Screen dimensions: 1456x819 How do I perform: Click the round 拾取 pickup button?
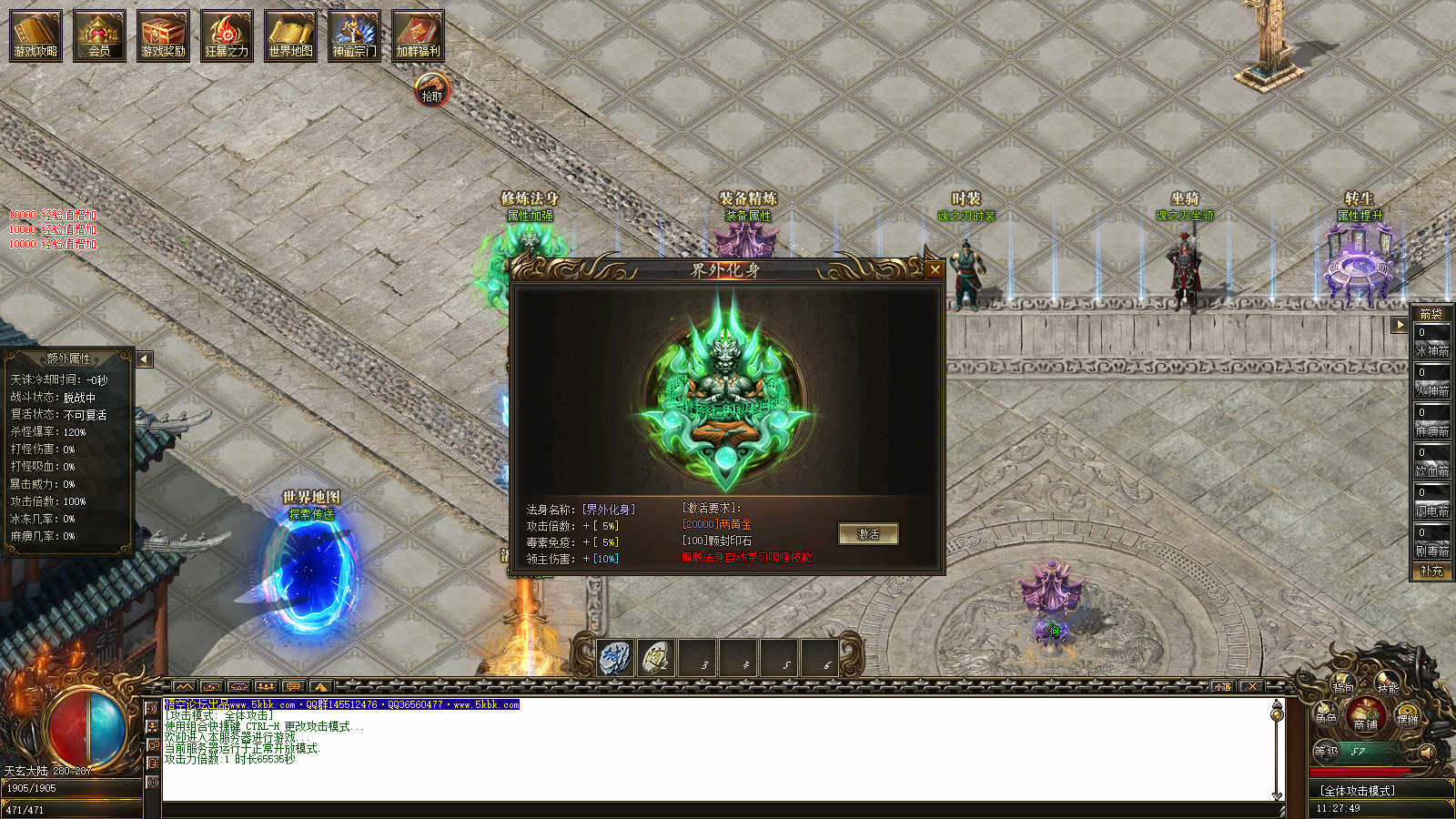click(432, 91)
